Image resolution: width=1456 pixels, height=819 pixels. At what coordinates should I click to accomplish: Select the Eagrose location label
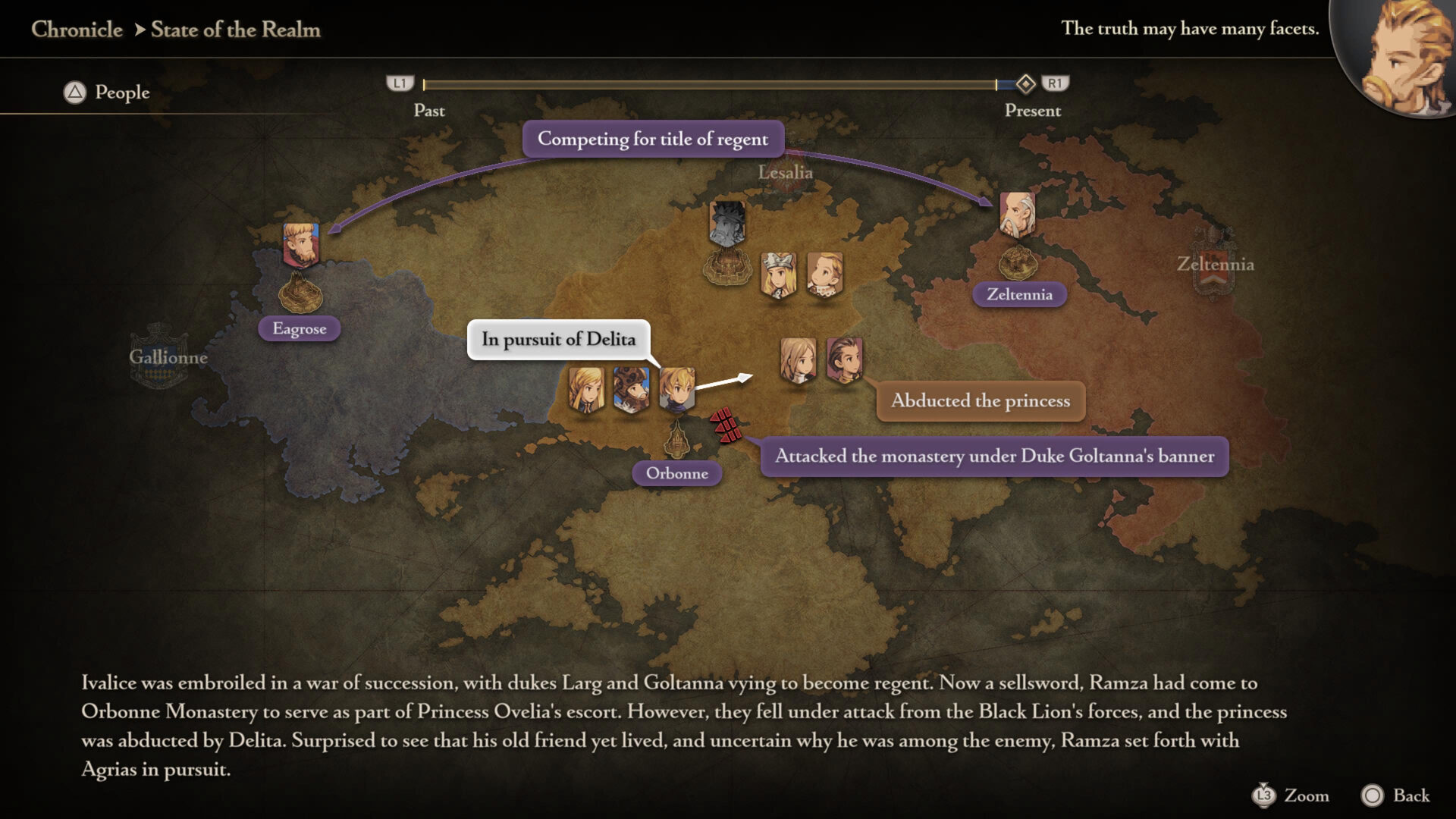tap(300, 328)
